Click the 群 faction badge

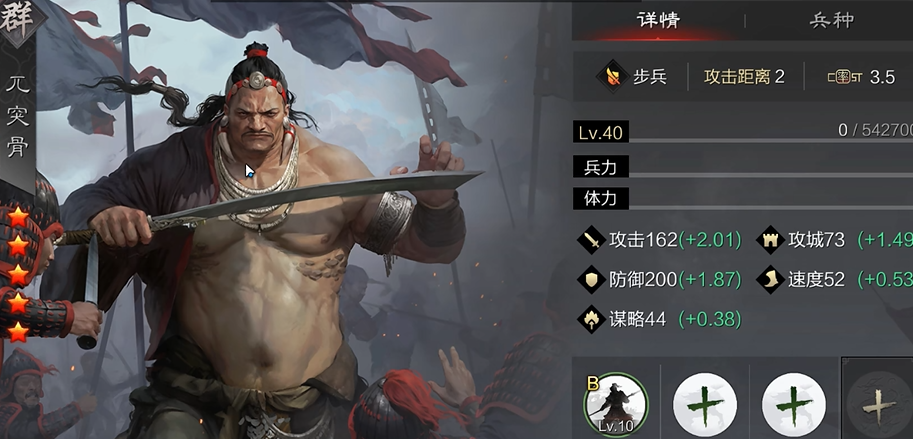tap(17, 20)
